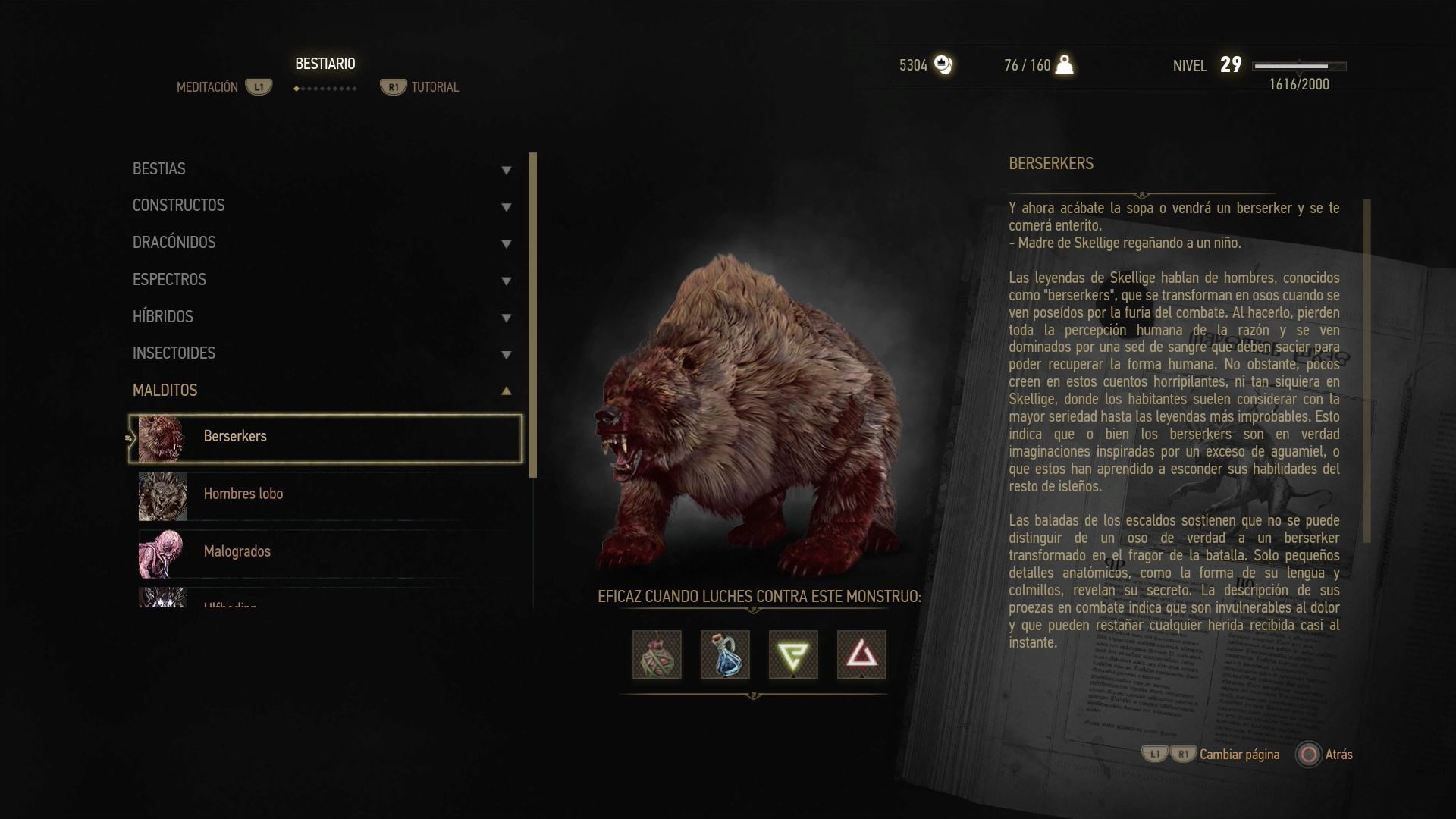
Task: Go back with the Atrás button
Action: tap(1325, 755)
